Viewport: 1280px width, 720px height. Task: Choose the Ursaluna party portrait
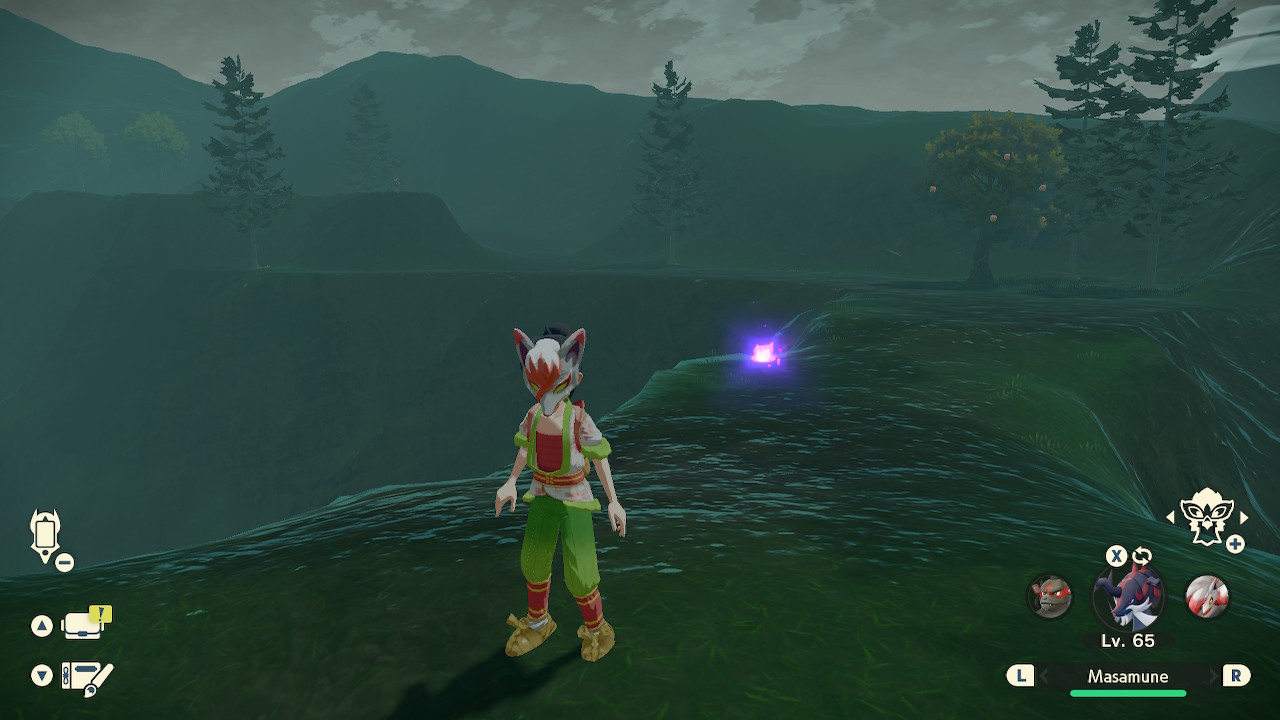pyautogui.click(x=1050, y=597)
